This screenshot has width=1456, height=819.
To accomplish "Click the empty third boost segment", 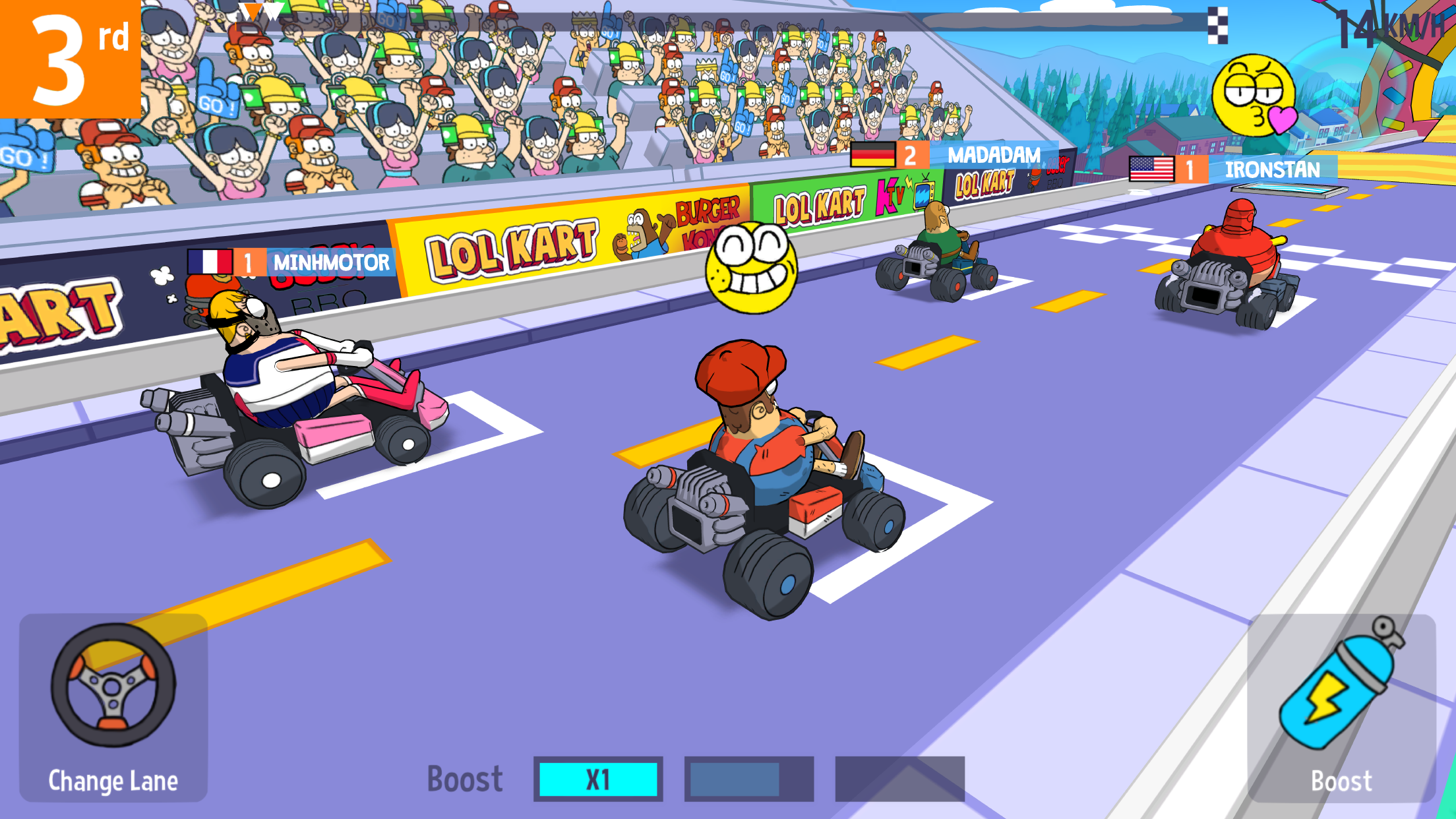I will (900, 779).
